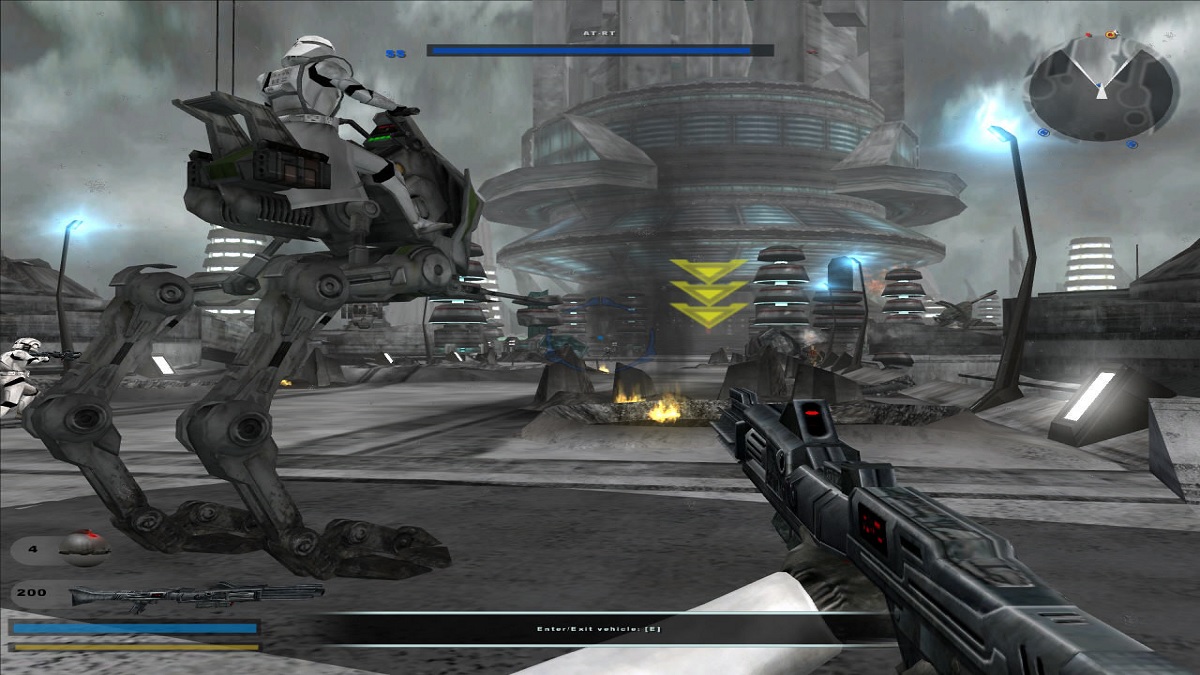The image size is (1200, 675).
Task: Select the blaster rifle weapon icon
Action: coord(195,595)
